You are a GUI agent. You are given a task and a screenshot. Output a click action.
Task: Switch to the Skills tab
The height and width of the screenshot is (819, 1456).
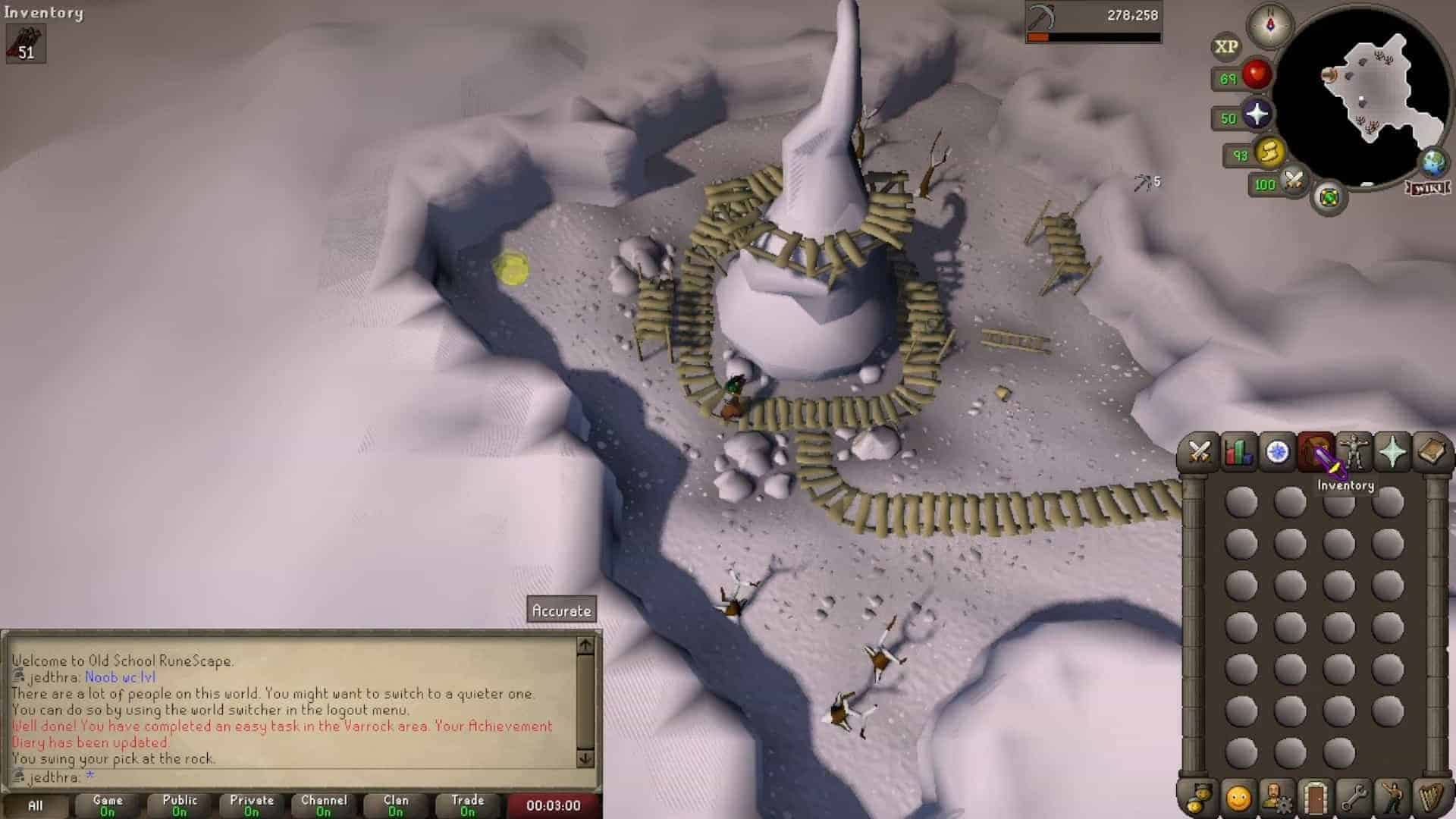[x=1238, y=453]
